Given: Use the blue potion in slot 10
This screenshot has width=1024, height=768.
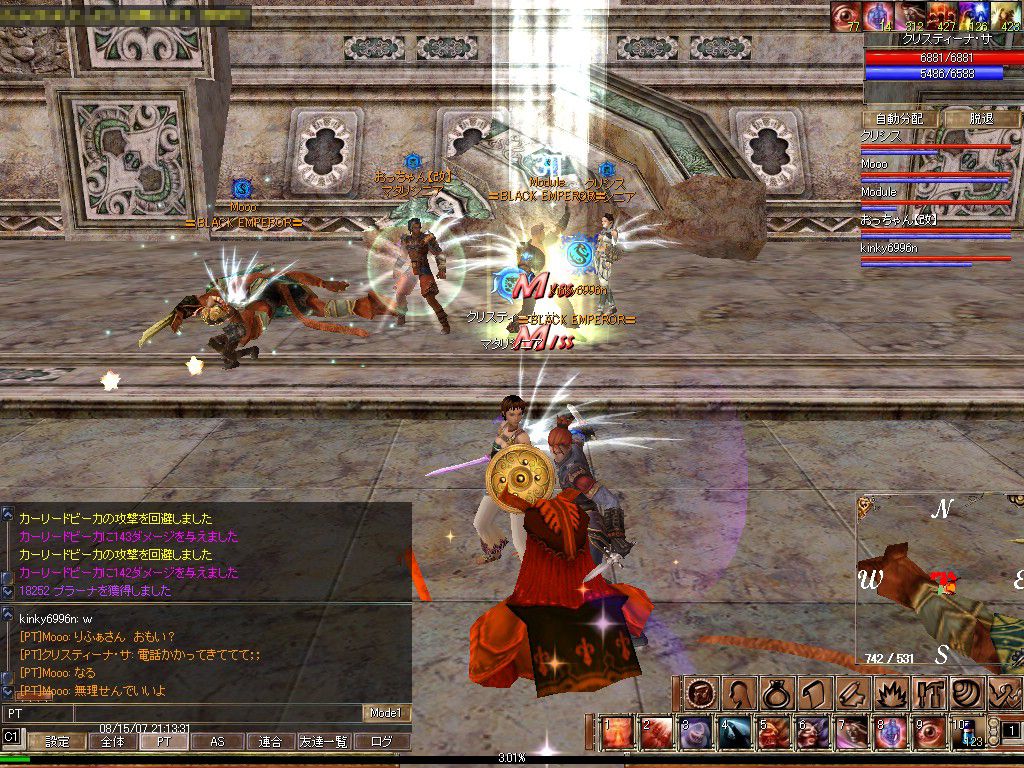Looking at the screenshot, I should tap(968, 733).
